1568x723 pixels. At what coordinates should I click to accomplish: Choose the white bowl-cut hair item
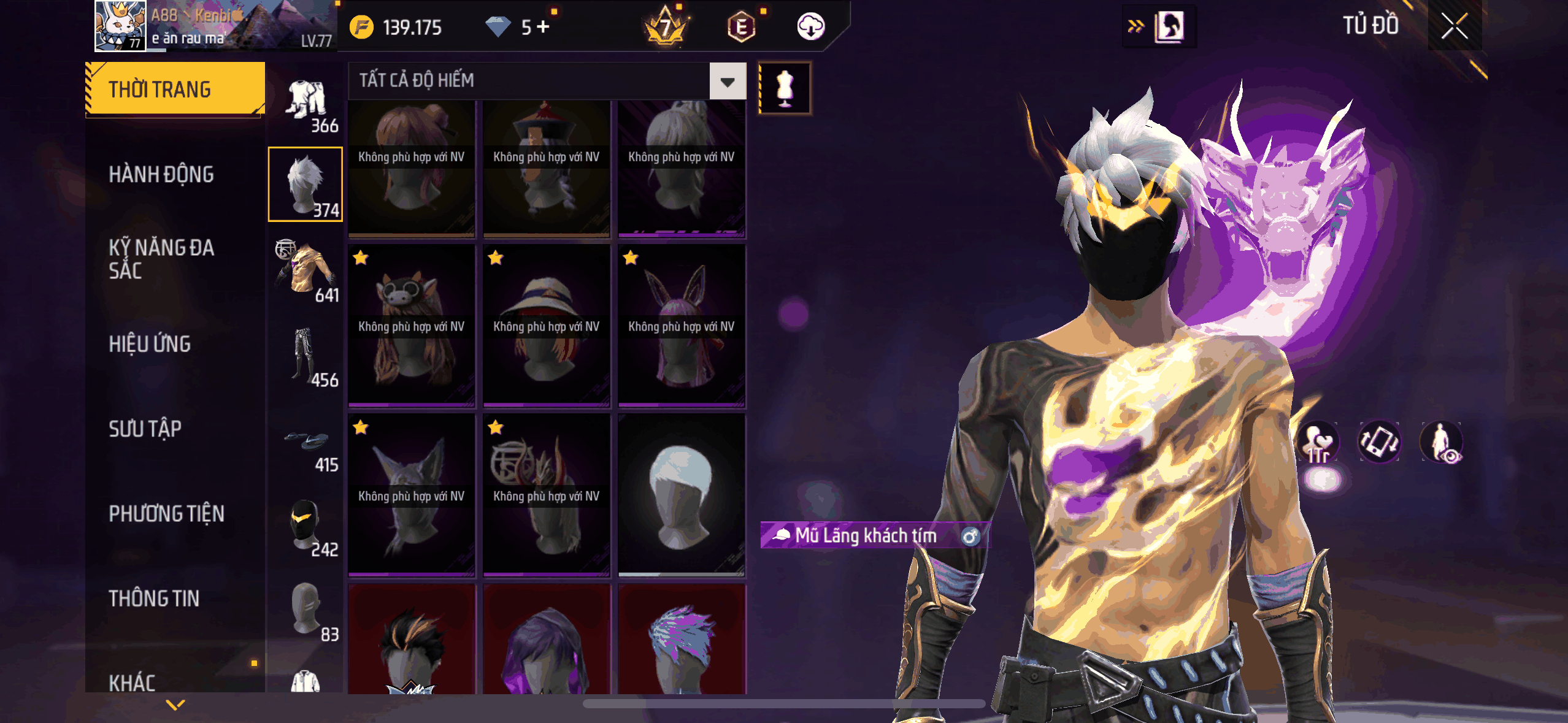[682, 495]
